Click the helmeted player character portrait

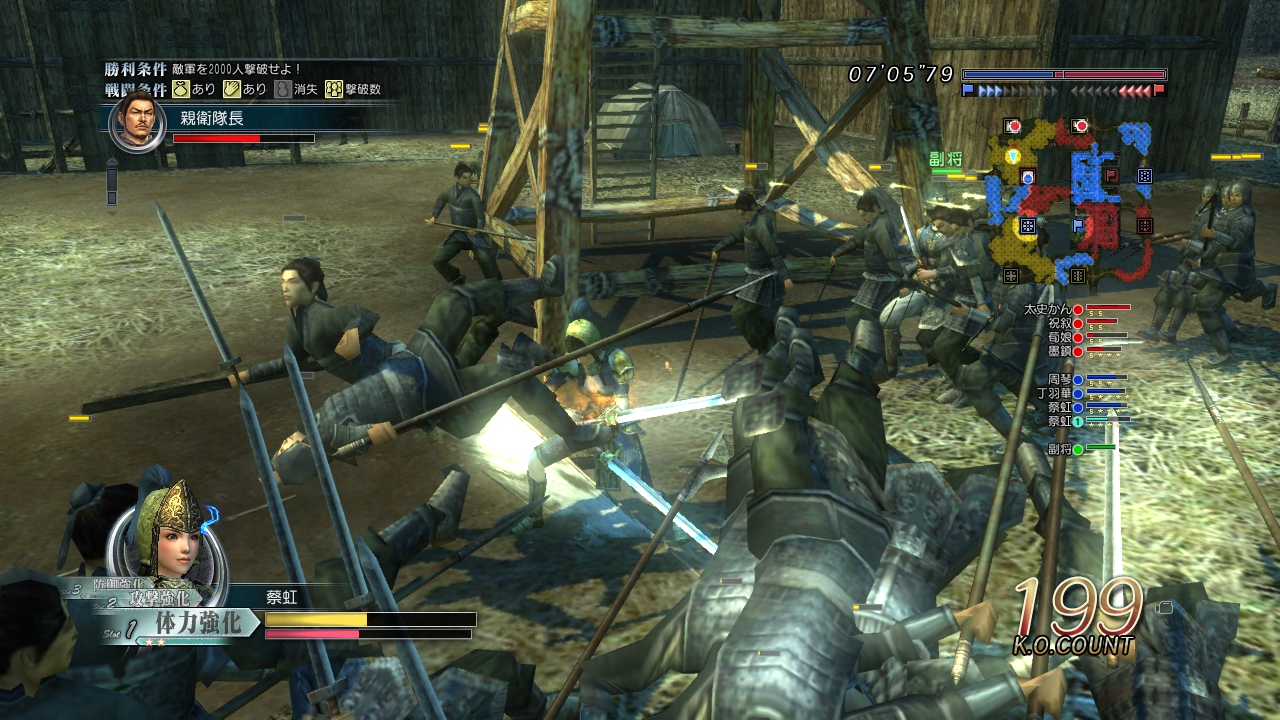pyautogui.click(x=167, y=541)
